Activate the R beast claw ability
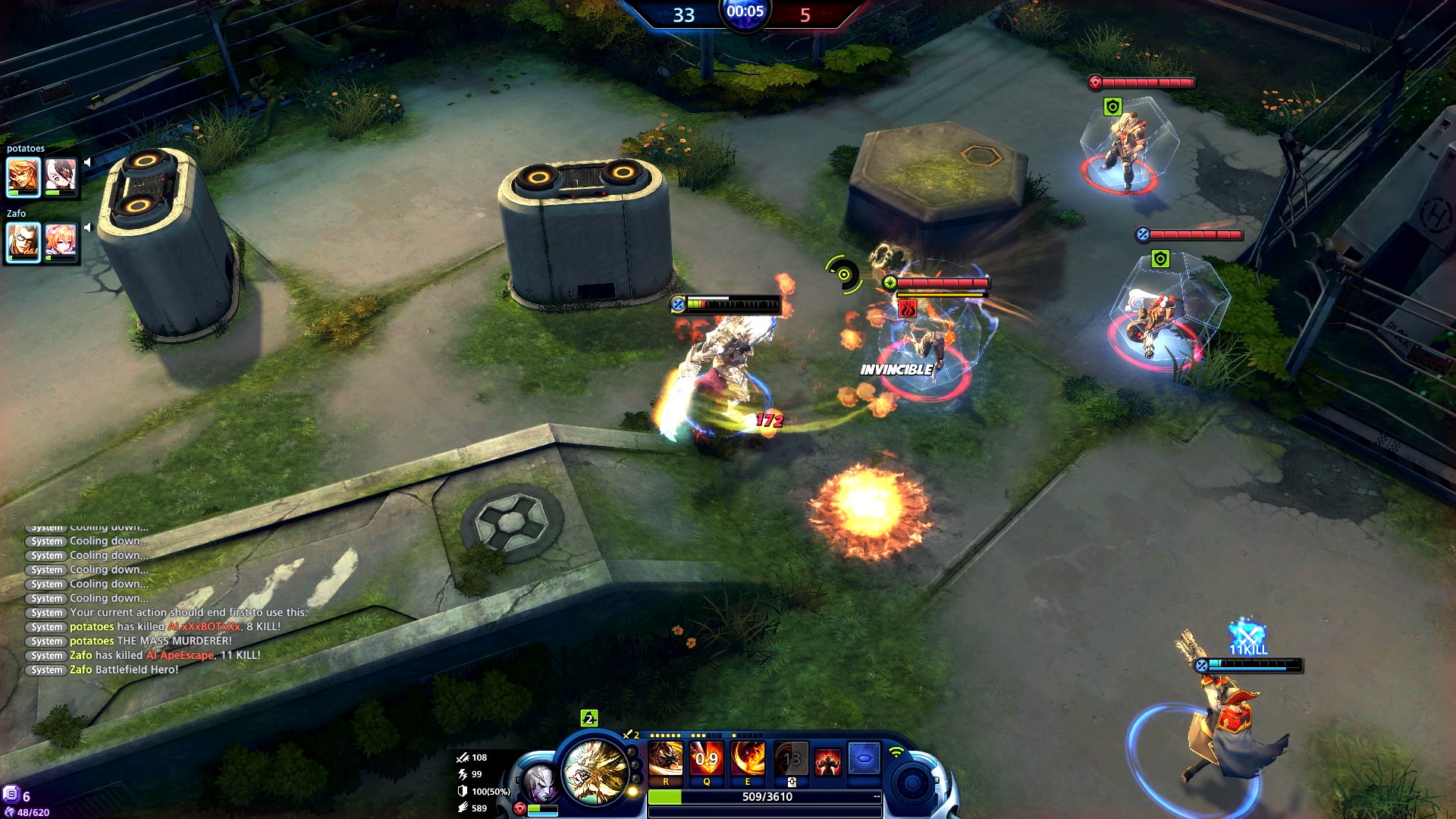1456x819 pixels. tap(666, 759)
